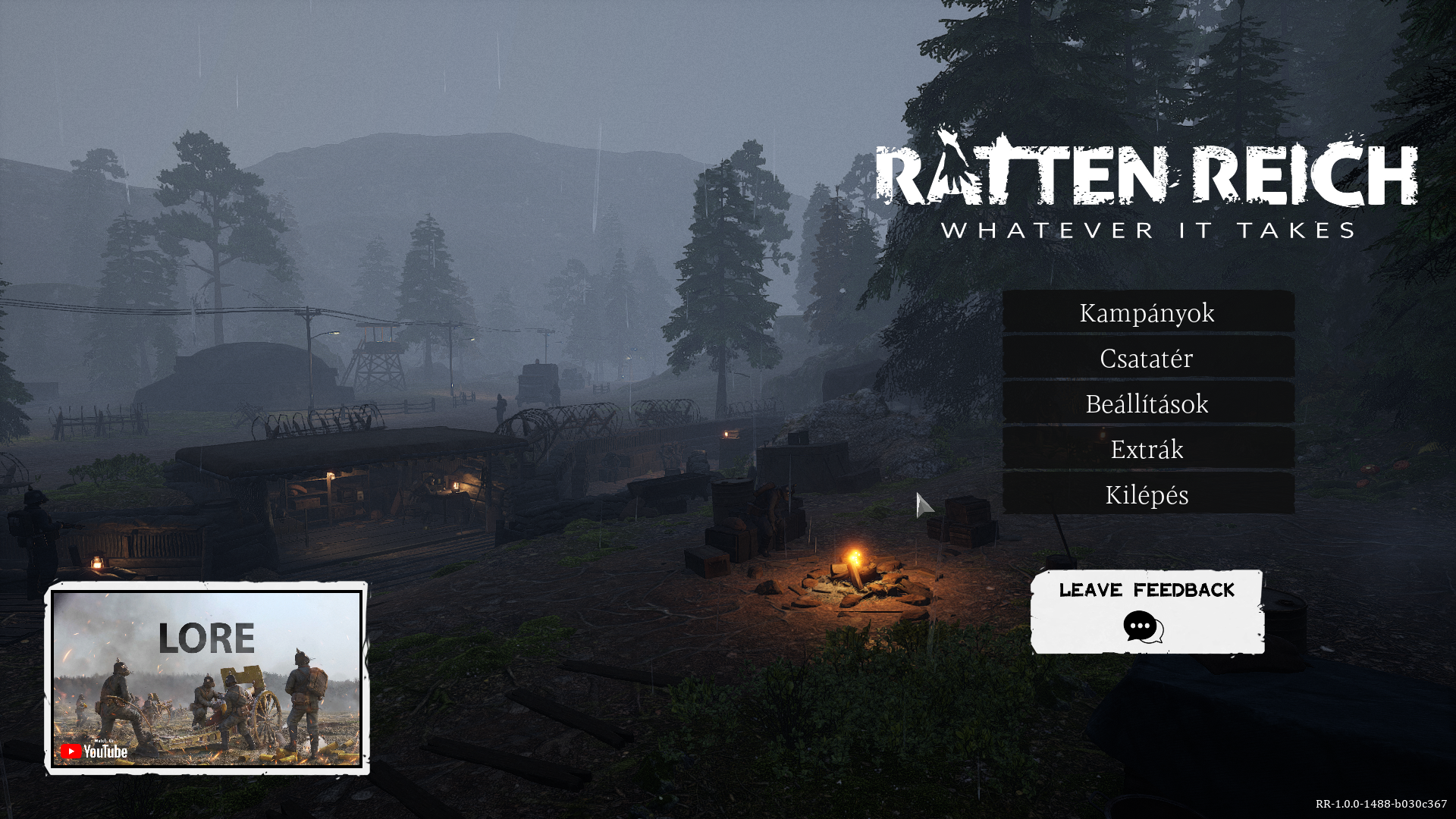Watch the Lore YouTube video thumbnail
Screen dimensions: 1456x819
click(206, 678)
